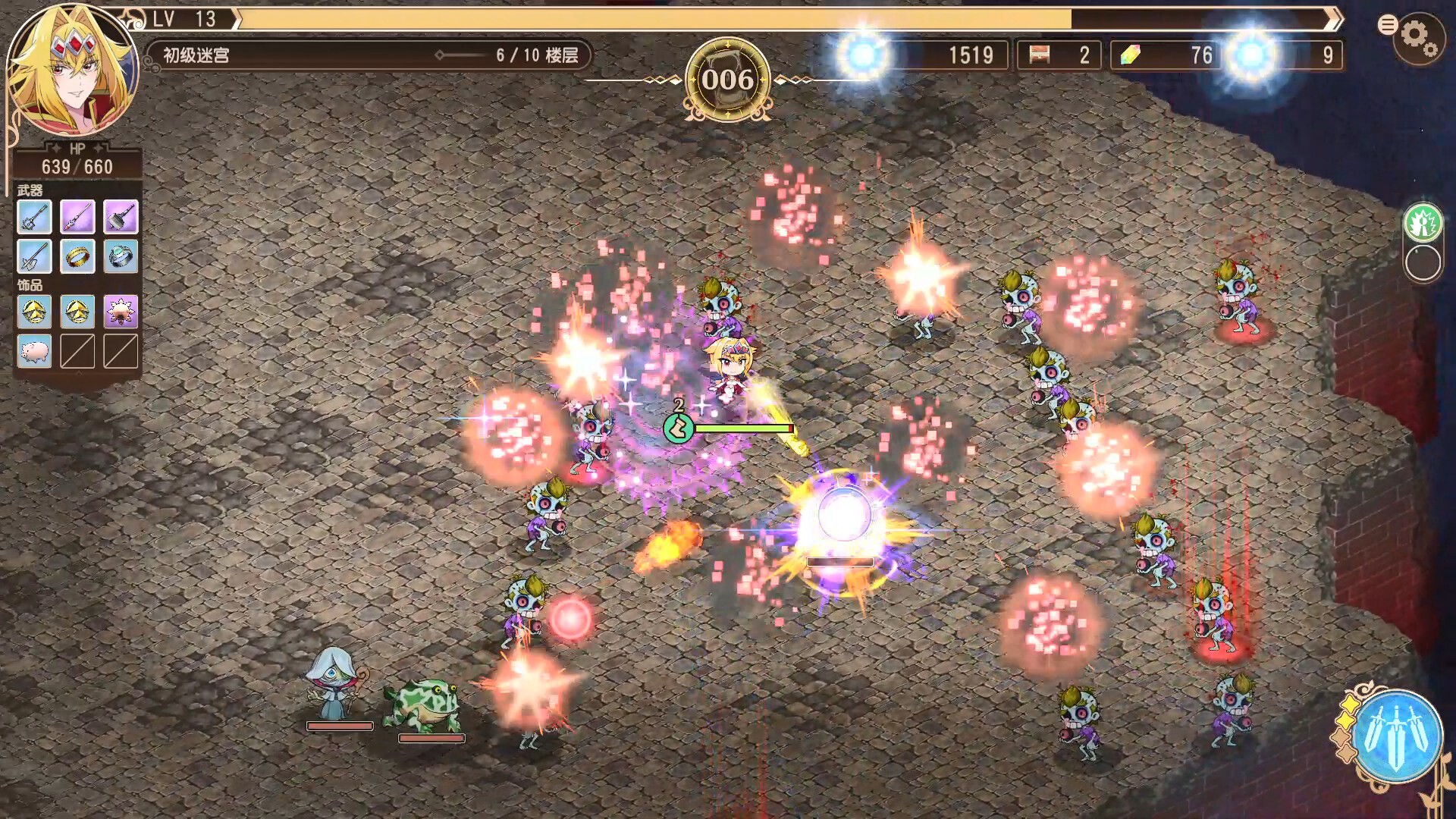The height and width of the screenshot is (819, 1456).
Task: Open the hamburger menu at top right
Action: coord(1389,25)
